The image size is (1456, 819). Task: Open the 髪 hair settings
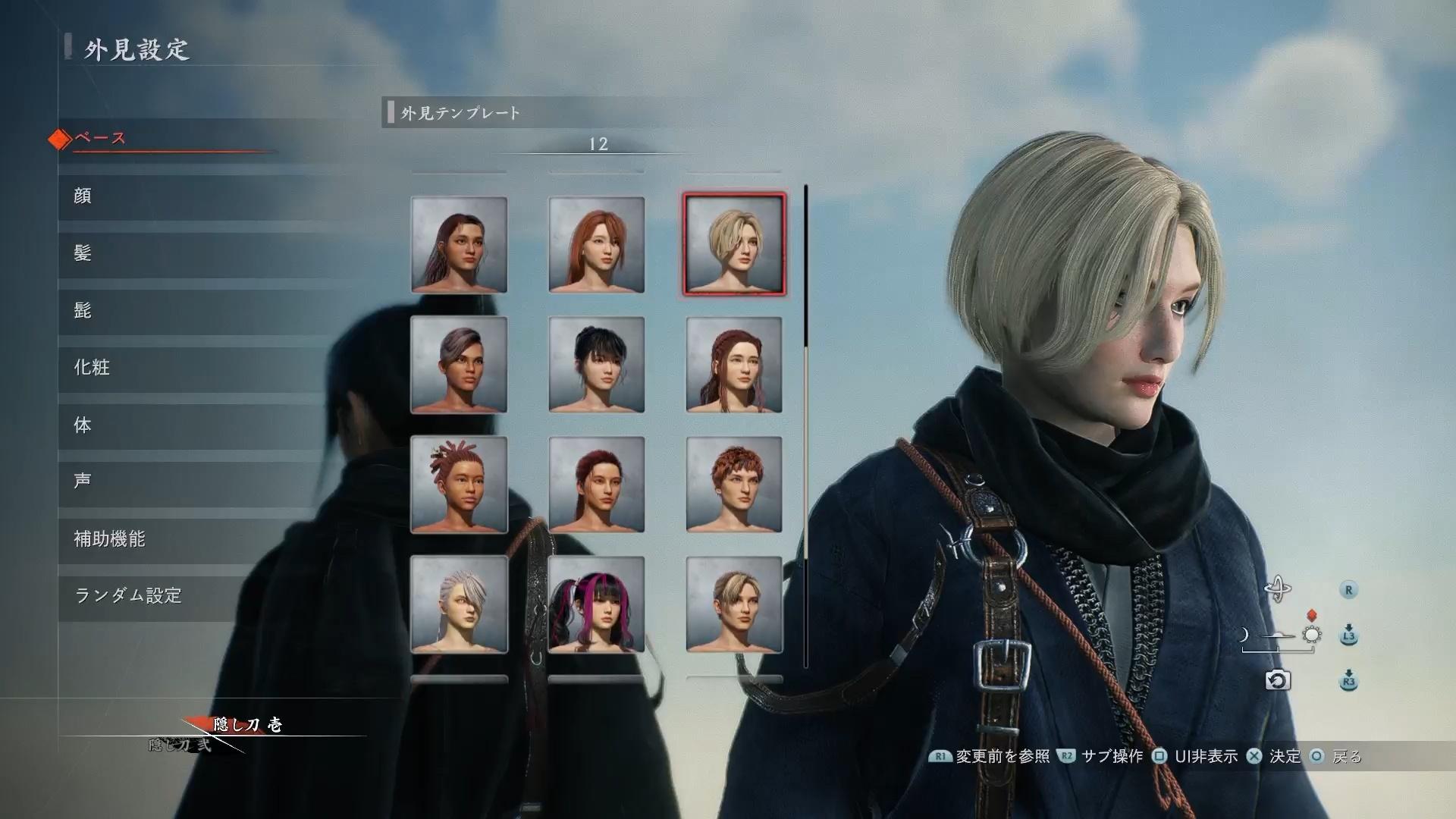coord(83,253)
